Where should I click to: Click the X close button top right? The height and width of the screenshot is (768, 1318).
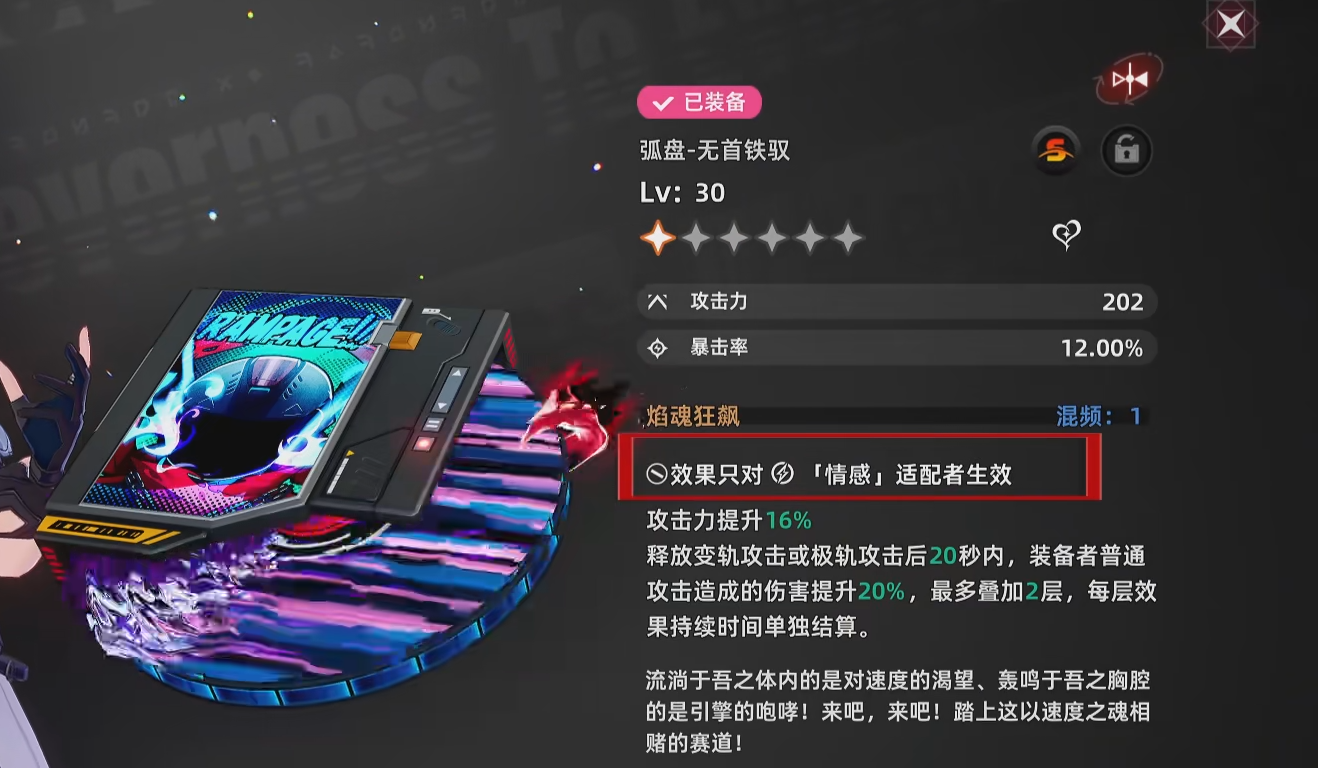[x=1229, y=23]
